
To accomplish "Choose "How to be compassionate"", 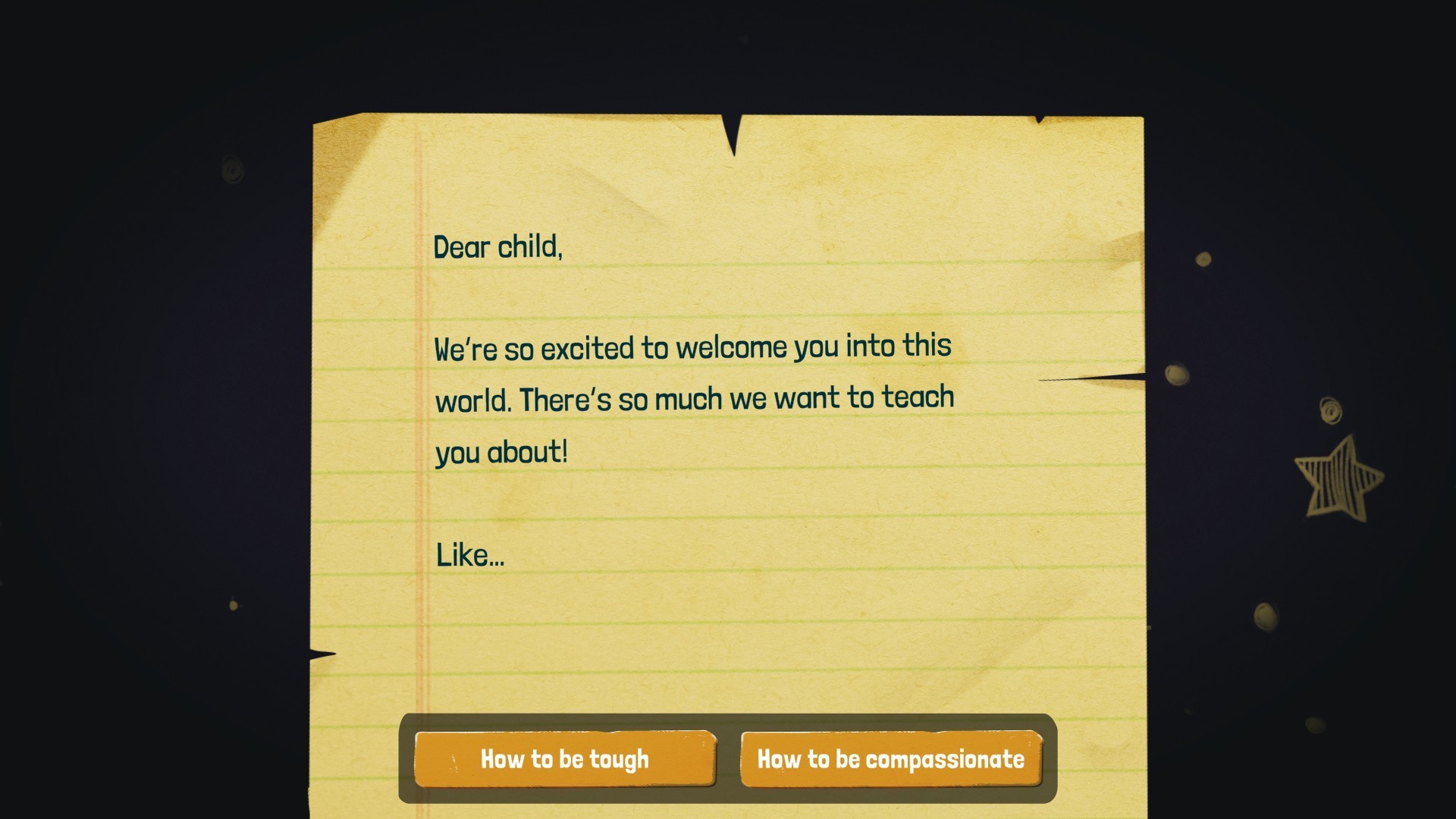I will (x=891, y=759).
